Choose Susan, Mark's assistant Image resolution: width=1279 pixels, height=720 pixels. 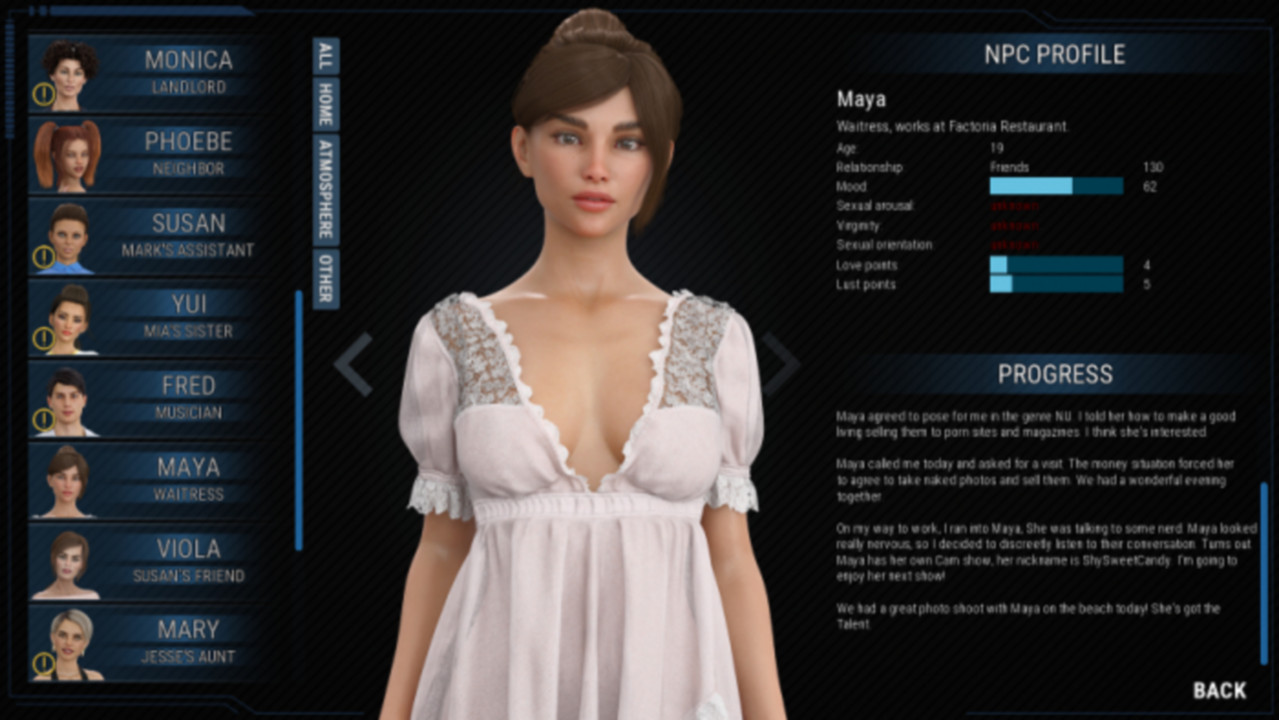click(150, 236)
